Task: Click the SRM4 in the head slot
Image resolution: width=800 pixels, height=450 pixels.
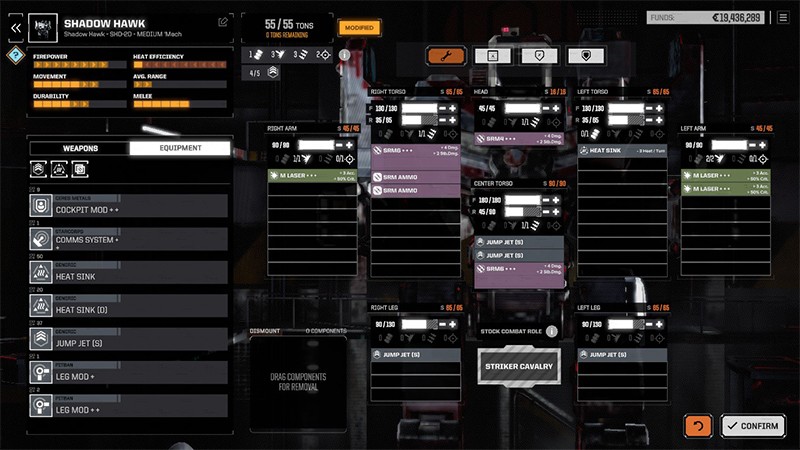Action: pyautogui.click(x=518, y=139)
